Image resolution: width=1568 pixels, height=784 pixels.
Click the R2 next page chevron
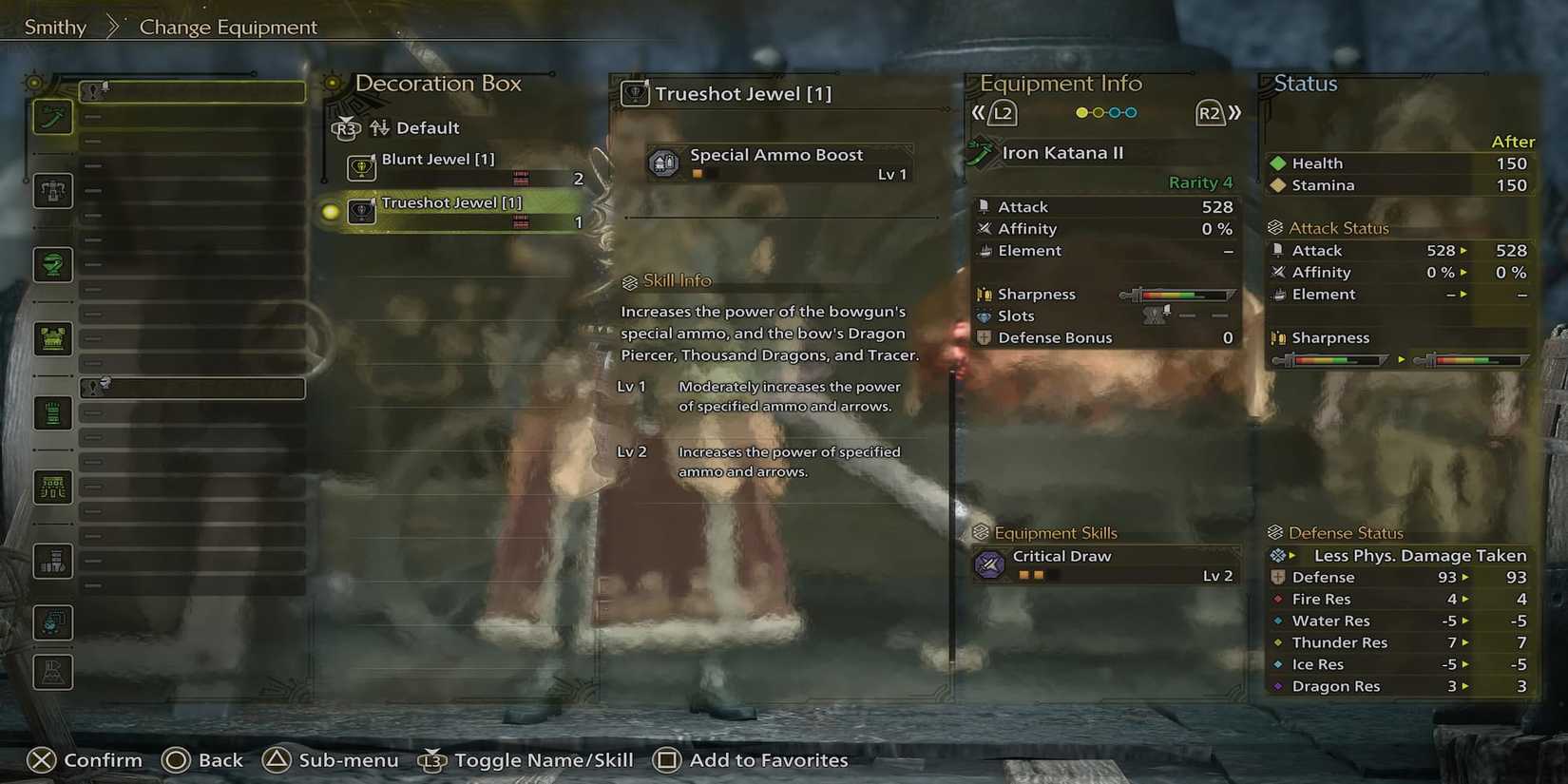tap(1218, 112)
